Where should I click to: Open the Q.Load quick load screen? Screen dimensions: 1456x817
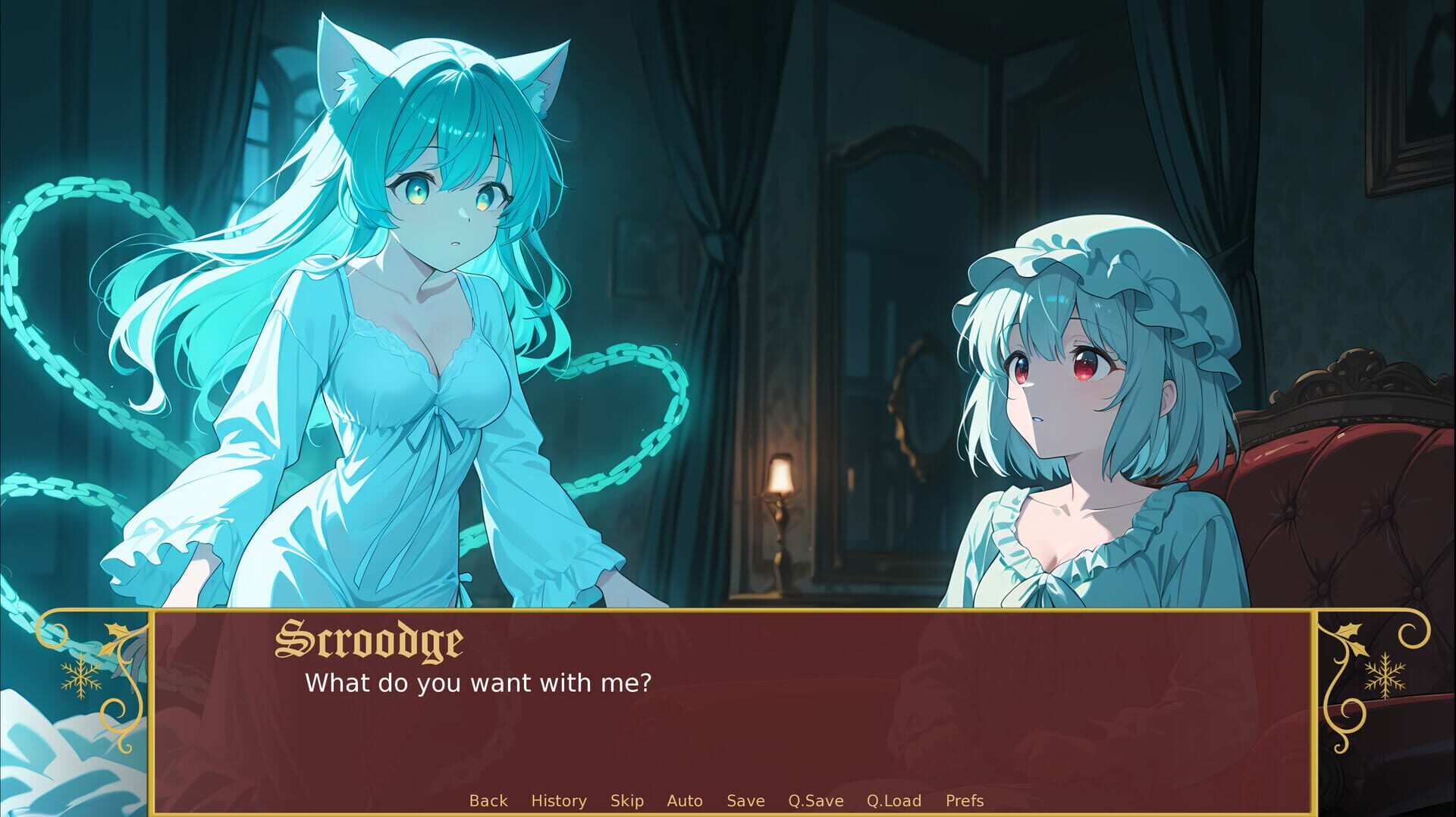[x=894, y=800]
